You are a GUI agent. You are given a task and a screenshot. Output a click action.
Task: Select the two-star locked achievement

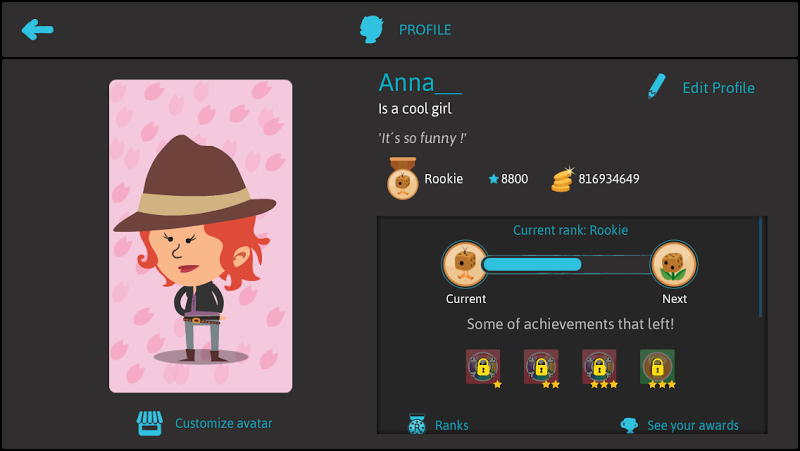click(x=542, y=367)
